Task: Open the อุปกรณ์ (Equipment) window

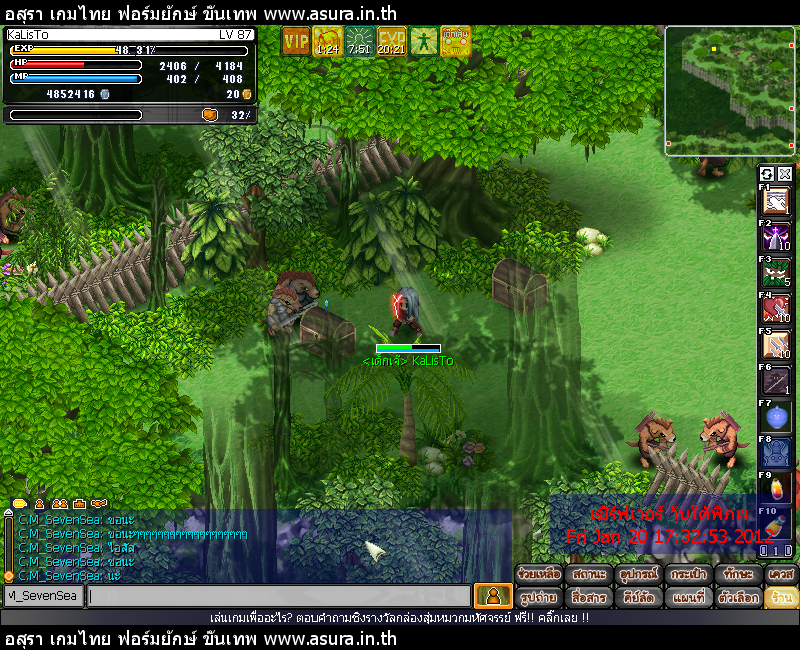Action: 637,575
